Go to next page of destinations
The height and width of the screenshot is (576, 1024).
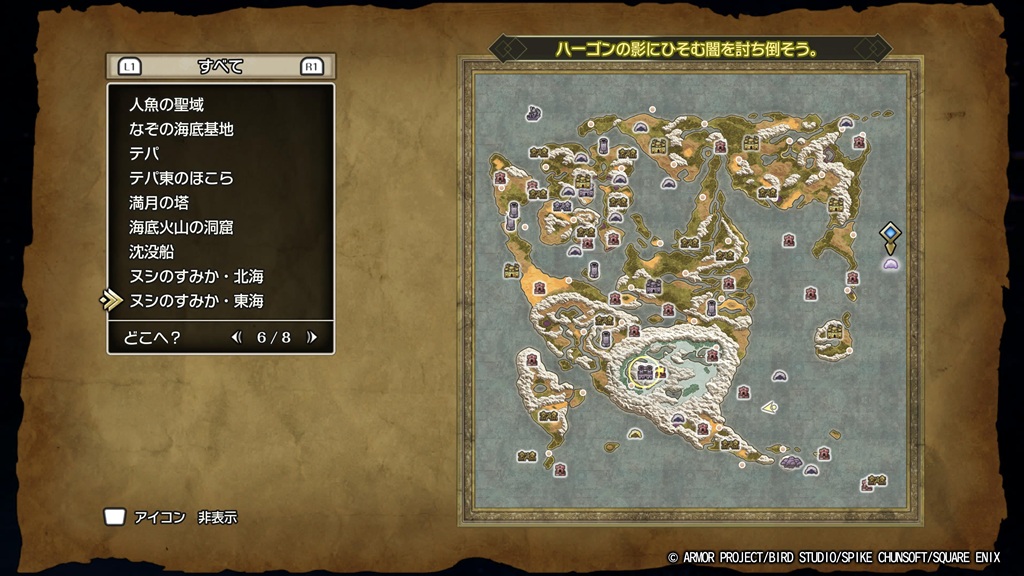[x=312, y=337]
